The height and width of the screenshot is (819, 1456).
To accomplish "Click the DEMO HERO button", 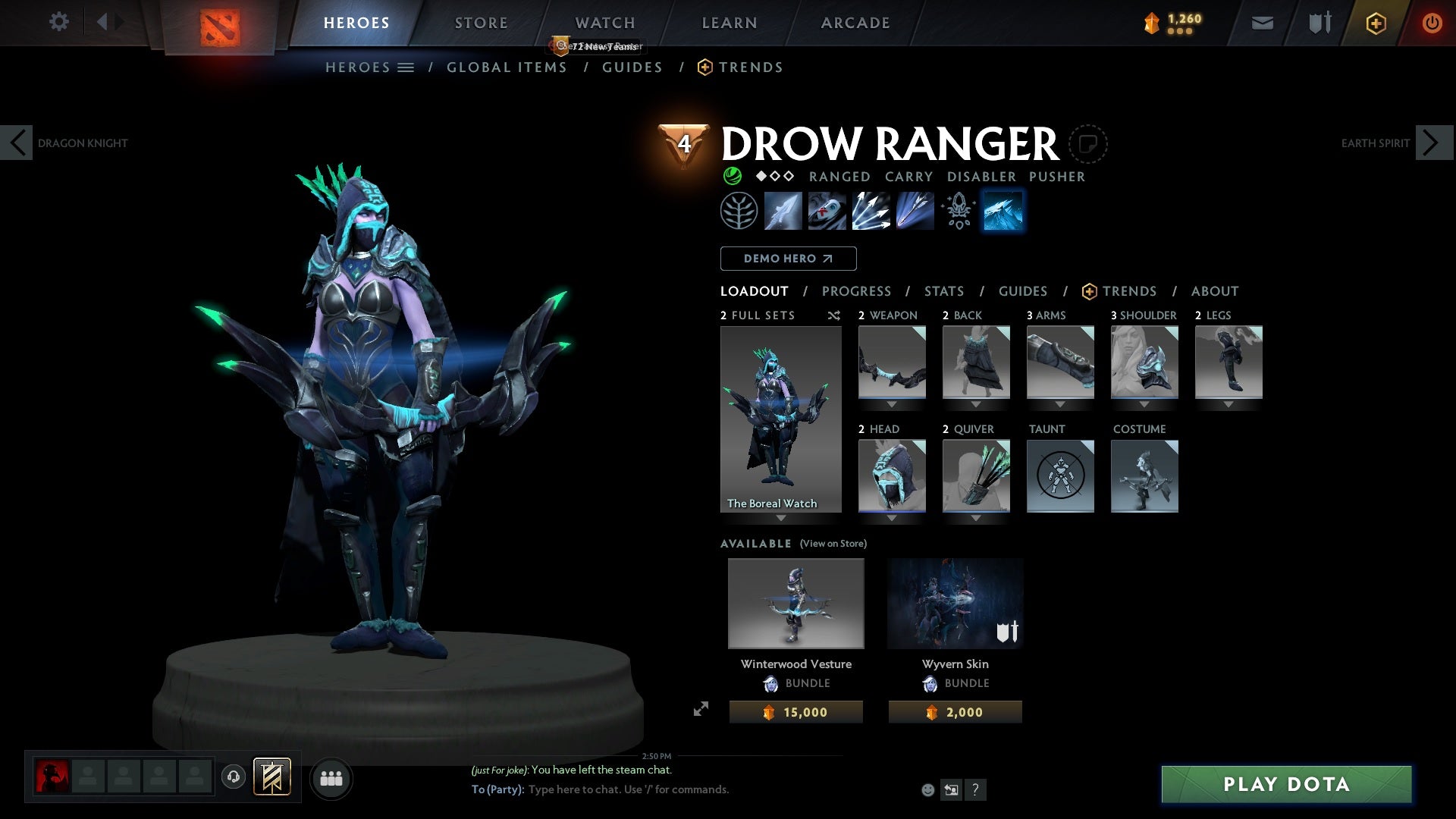I will tap(788, 259).
